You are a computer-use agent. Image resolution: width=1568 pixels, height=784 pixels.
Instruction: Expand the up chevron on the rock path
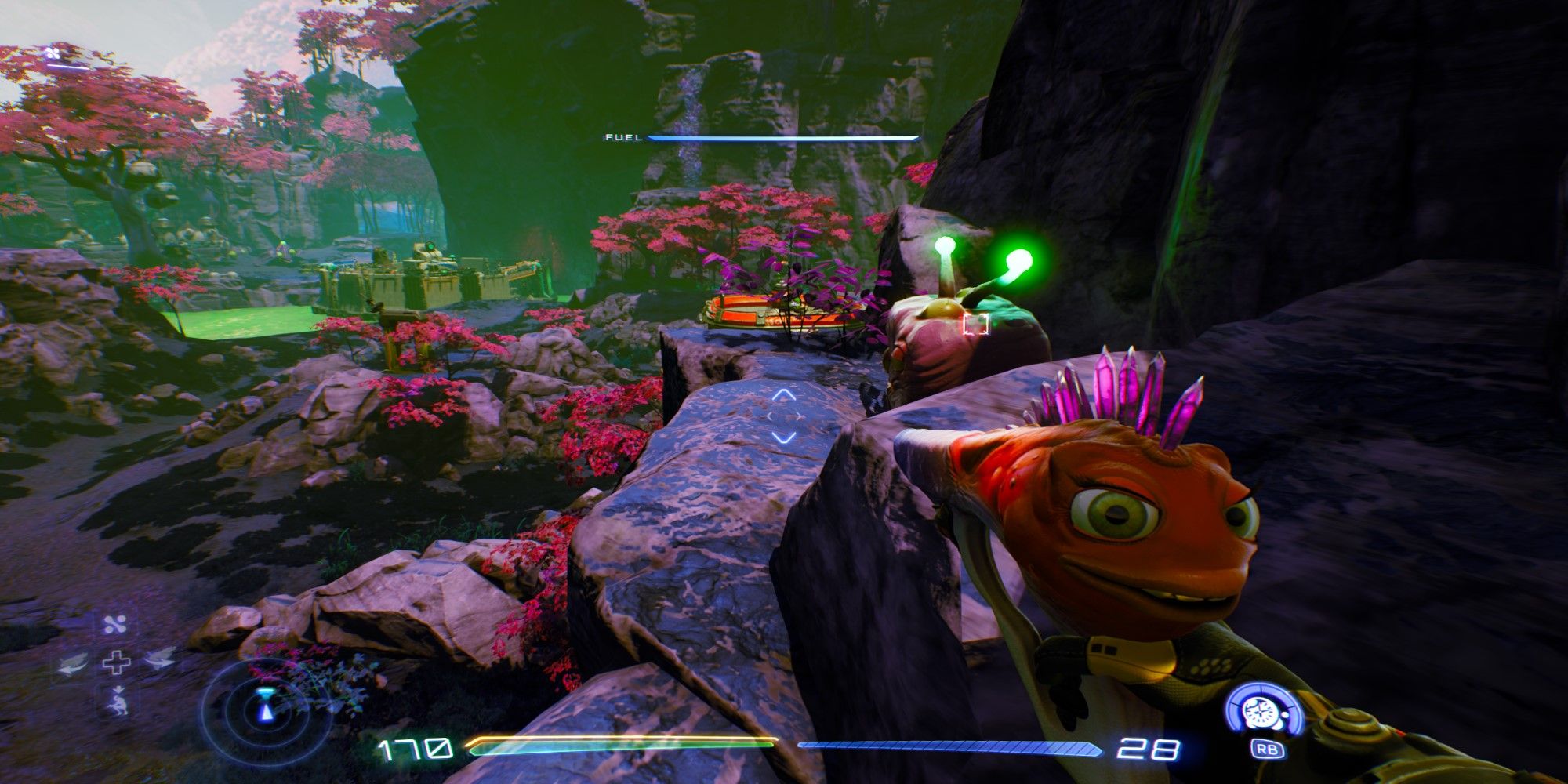[x=783, y=395]
